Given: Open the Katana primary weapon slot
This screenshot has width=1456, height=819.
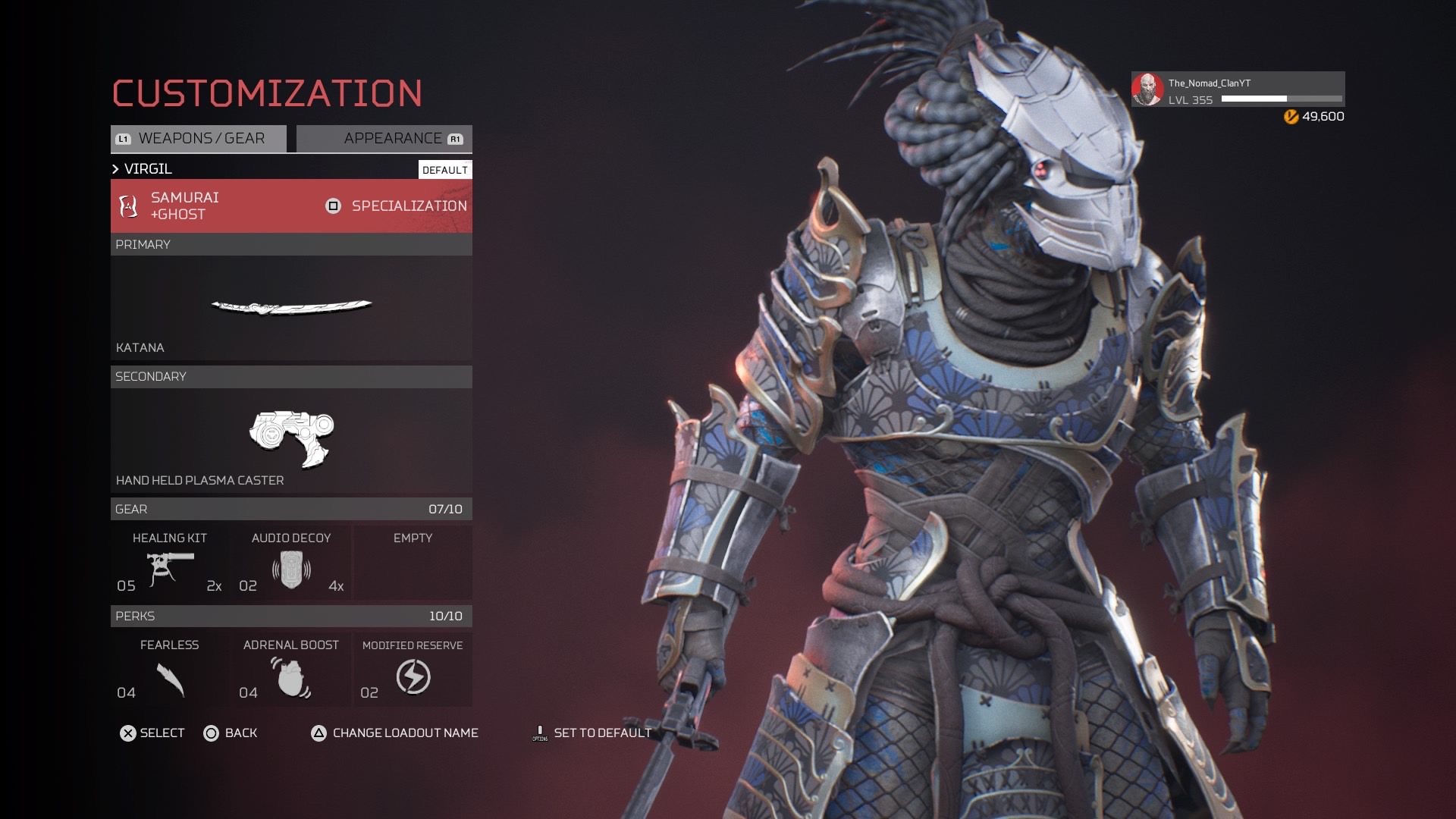Looking at the screenshot, I should (x=291, y=307).
